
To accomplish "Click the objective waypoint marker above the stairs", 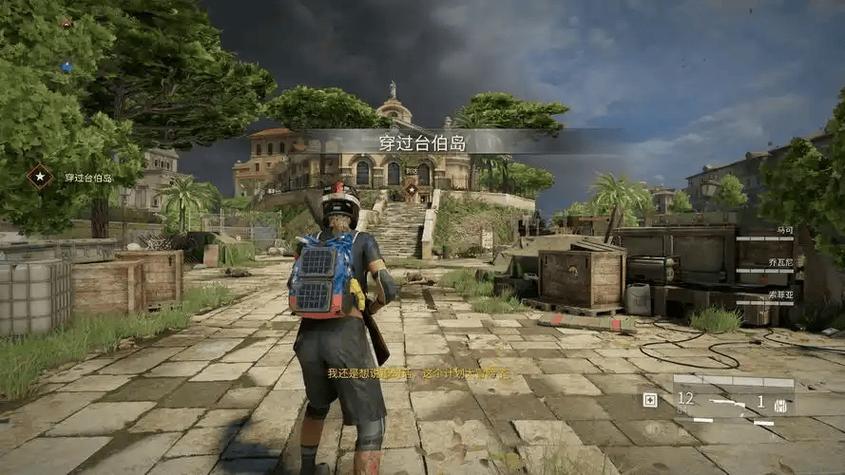I will 411,188.
